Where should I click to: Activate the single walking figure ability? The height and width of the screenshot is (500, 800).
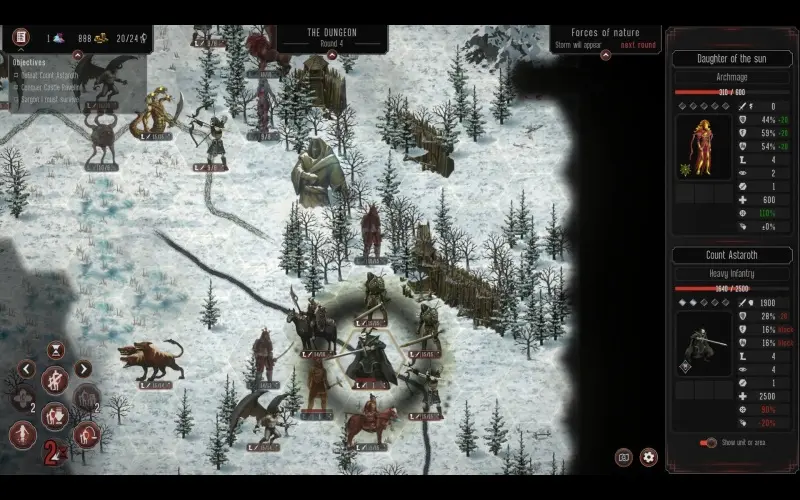click(22, 434)
